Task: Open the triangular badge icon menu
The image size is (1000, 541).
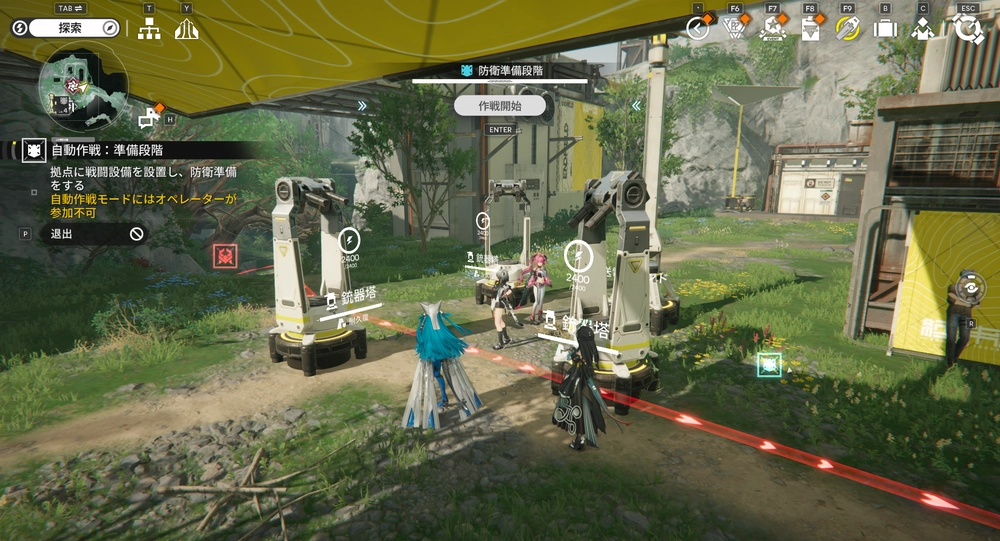Action: [734, 29]
